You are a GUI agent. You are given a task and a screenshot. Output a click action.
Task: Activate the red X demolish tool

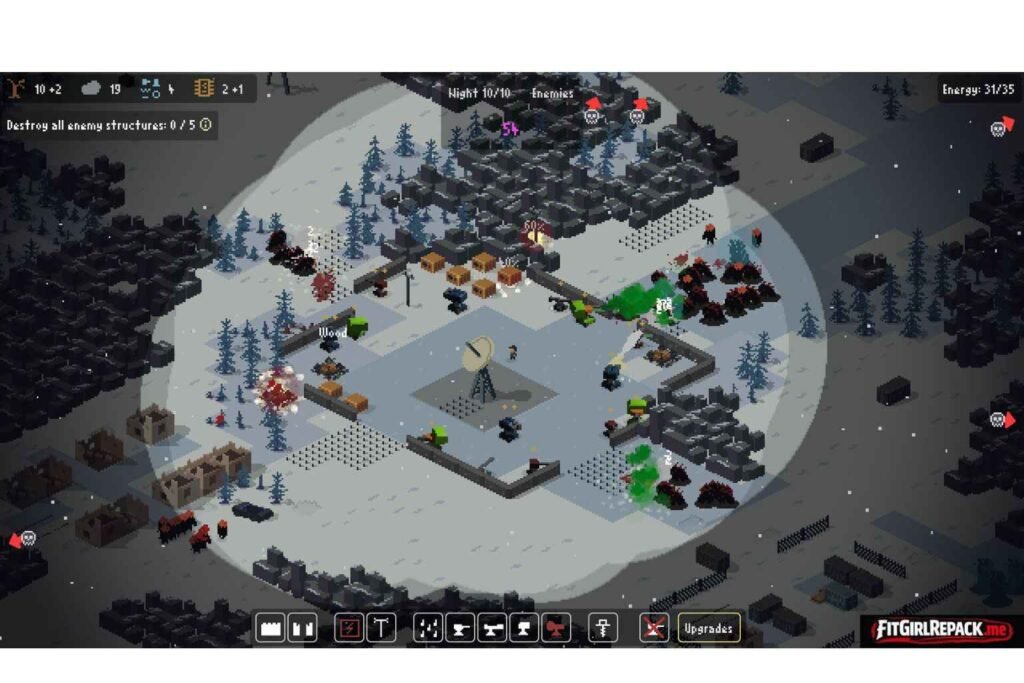(x=655, y=628)
